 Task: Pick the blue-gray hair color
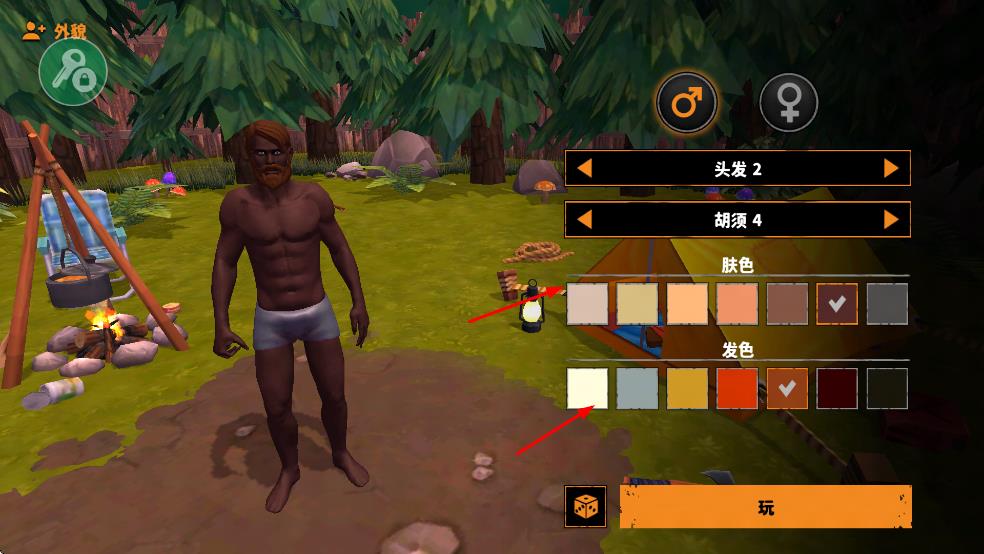(637, 388)
